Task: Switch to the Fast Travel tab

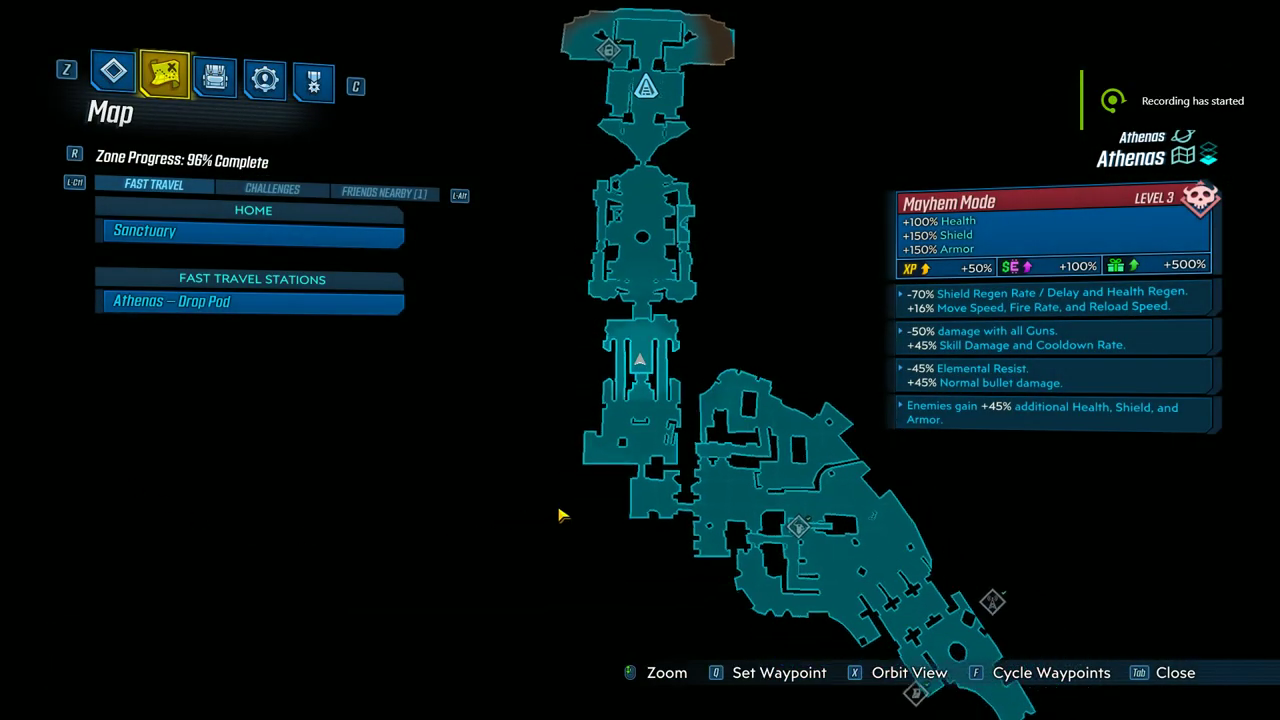Action: (x=154, y=185)
